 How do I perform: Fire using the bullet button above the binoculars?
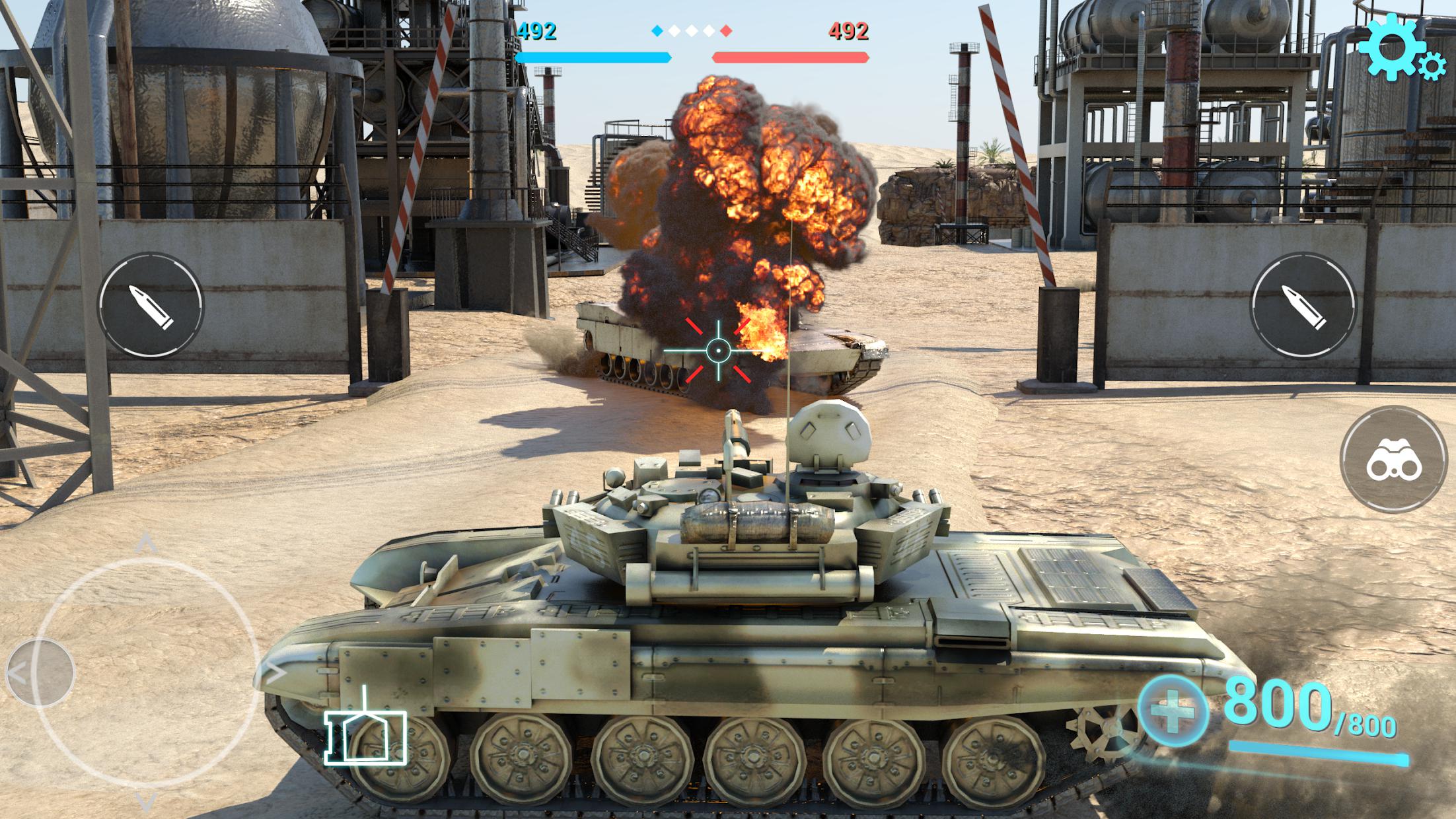(x=1303, y=306)
